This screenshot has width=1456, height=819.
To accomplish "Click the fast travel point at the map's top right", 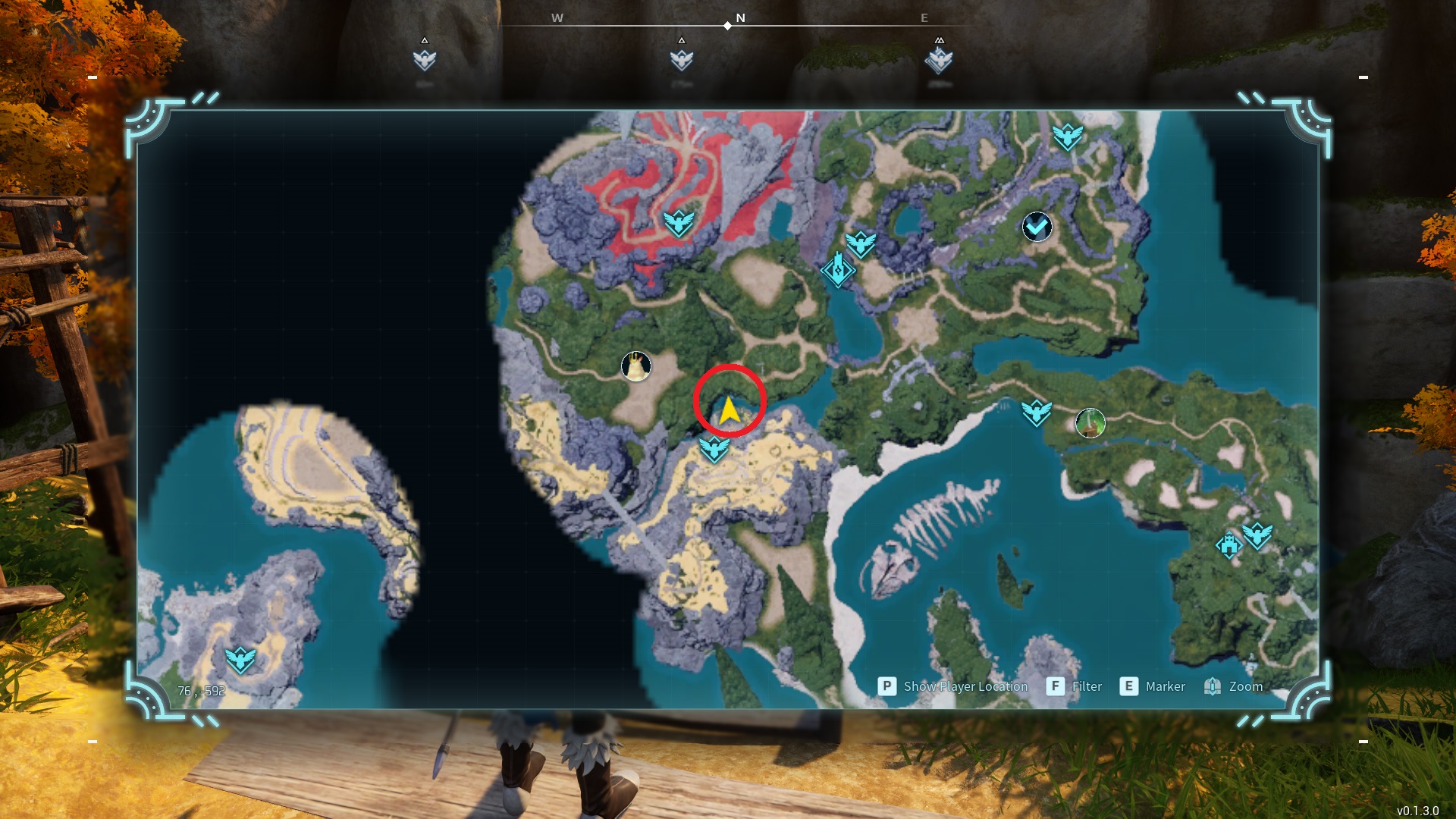I will 1067,136.
